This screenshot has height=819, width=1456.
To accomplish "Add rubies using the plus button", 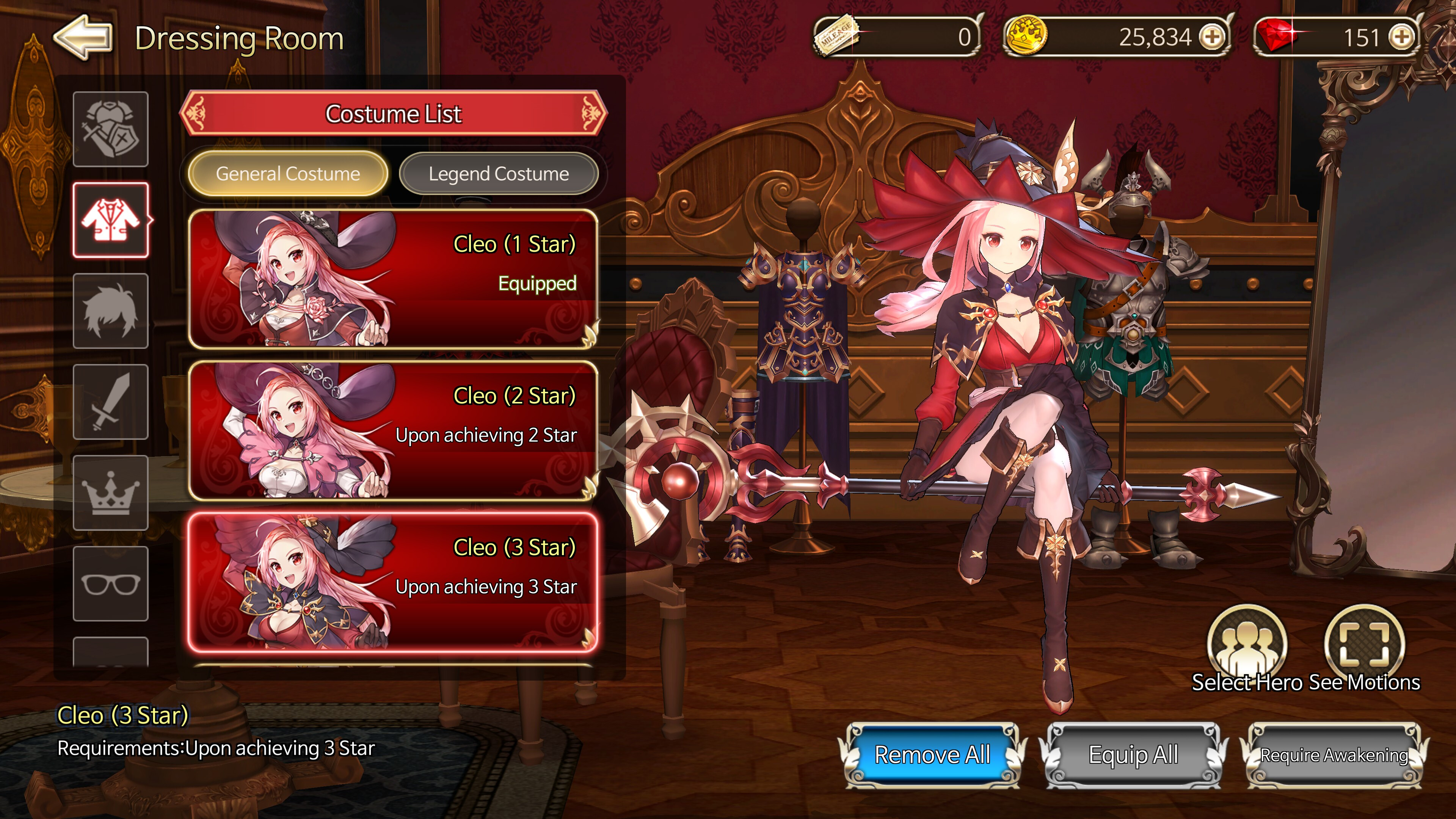I will pos(1402,37).
